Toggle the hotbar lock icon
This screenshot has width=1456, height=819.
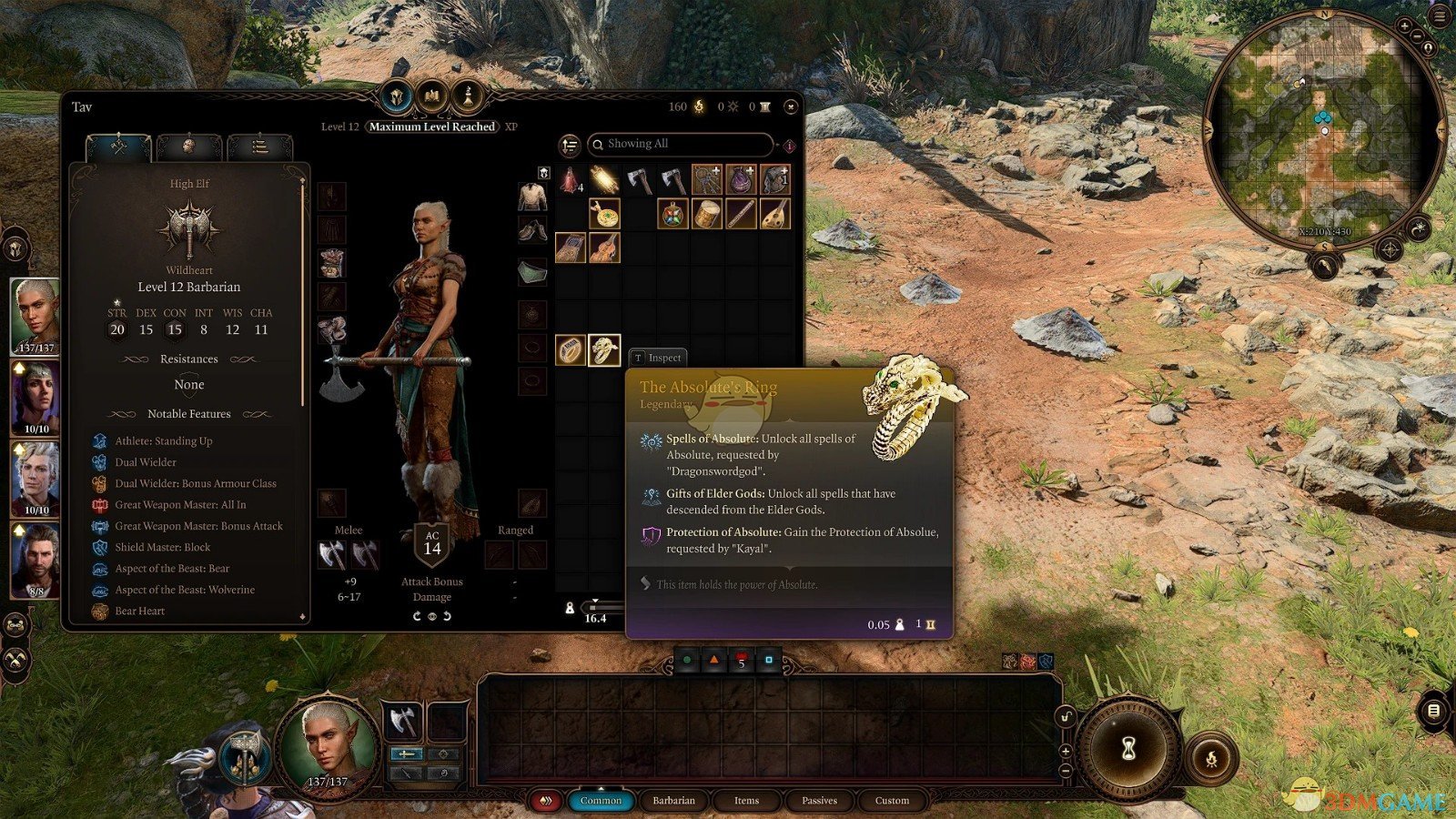tap(1066, 717)
